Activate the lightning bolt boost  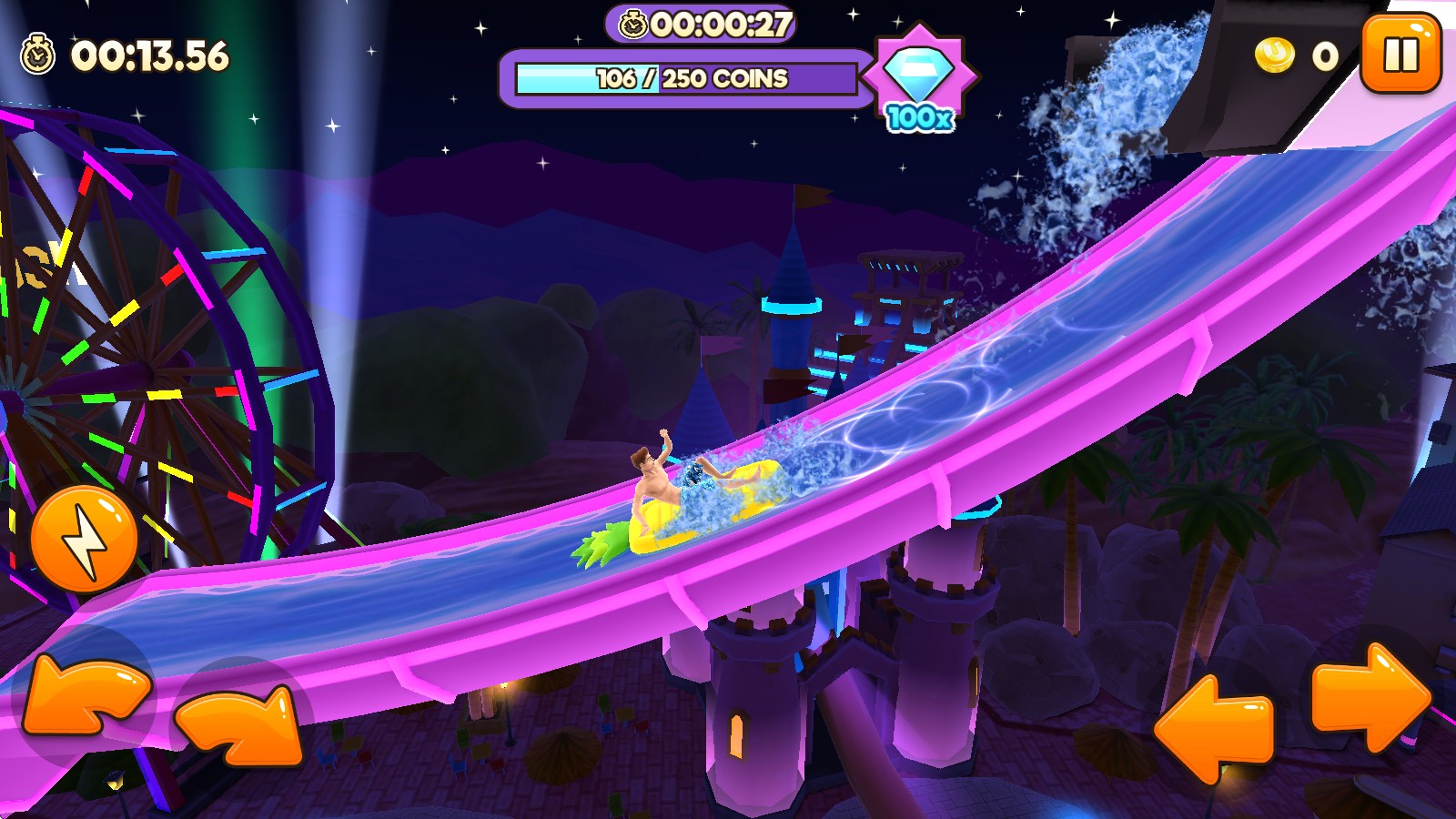[x=84, y=540]
